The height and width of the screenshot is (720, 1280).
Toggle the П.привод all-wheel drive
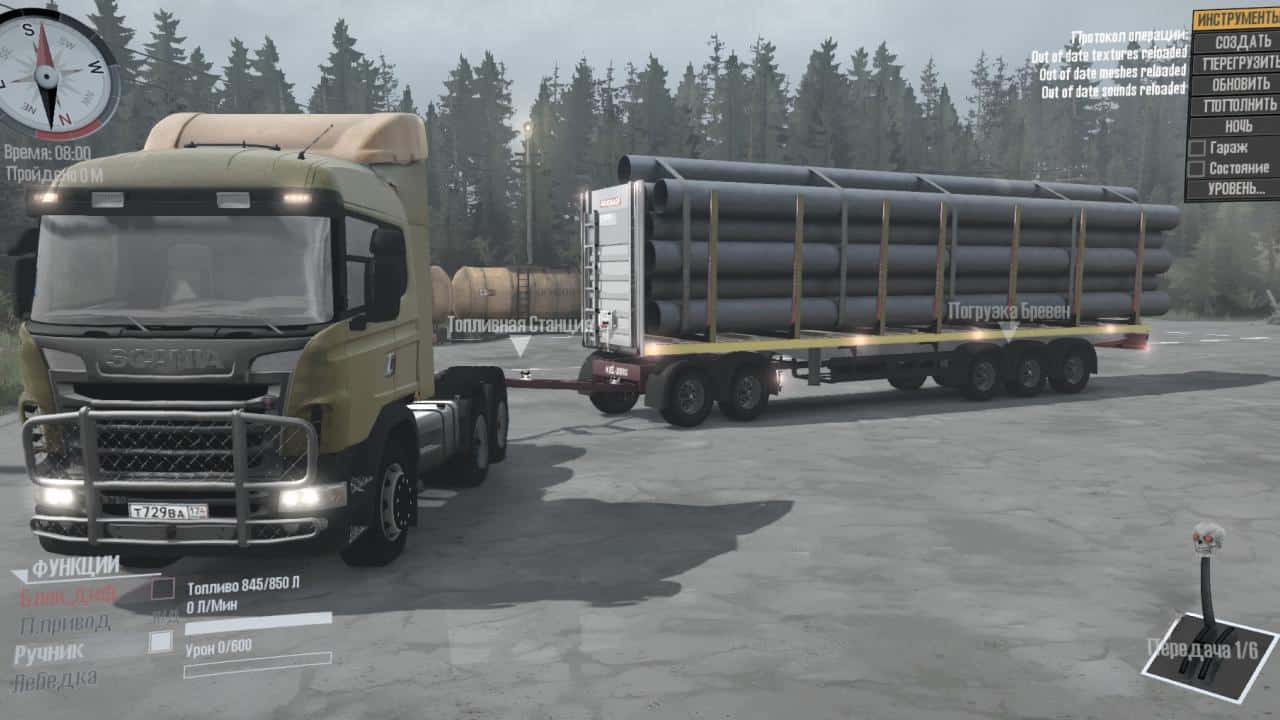(x=65, y=625)
